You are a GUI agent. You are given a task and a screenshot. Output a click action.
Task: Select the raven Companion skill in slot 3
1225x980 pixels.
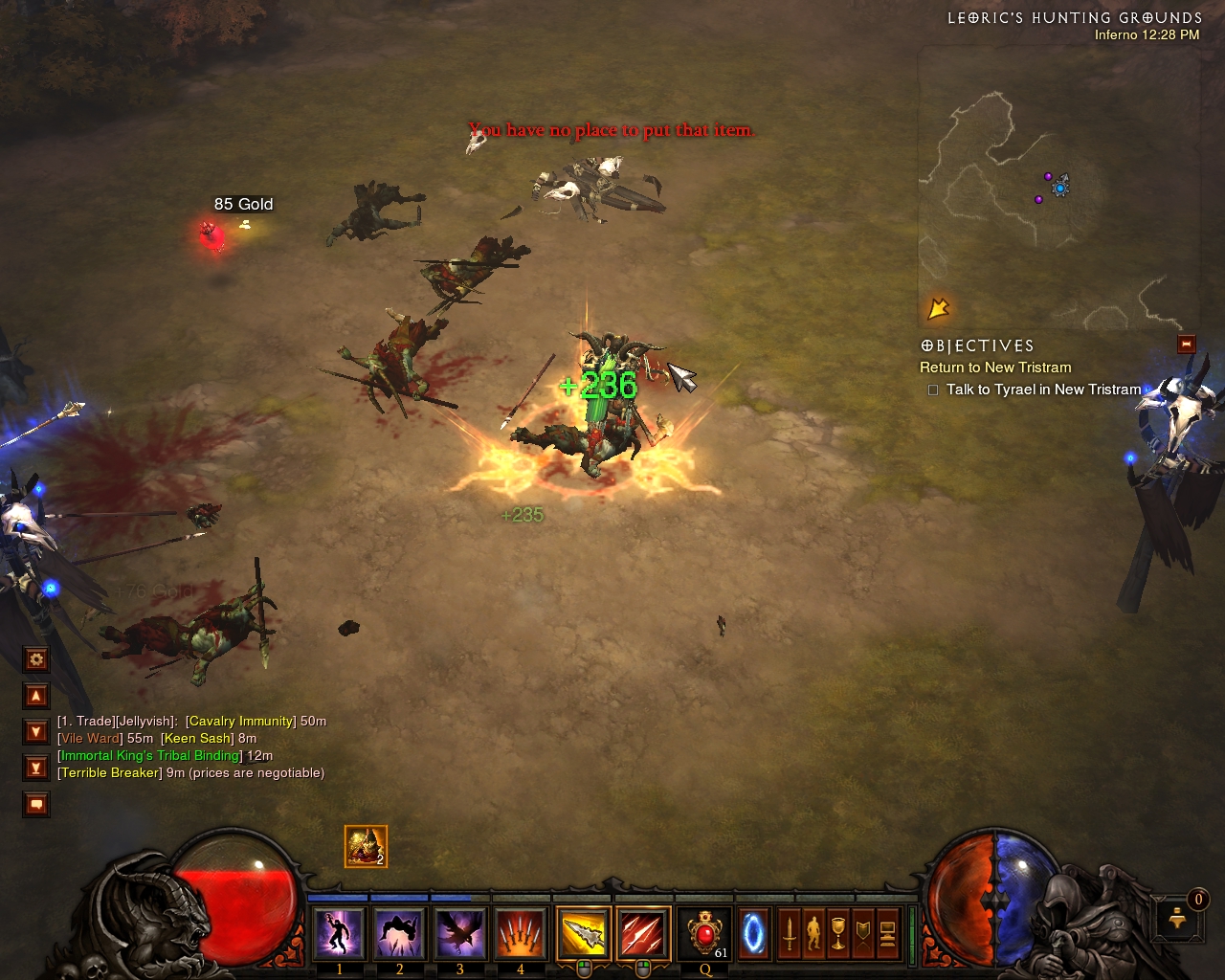click(459, 933)
